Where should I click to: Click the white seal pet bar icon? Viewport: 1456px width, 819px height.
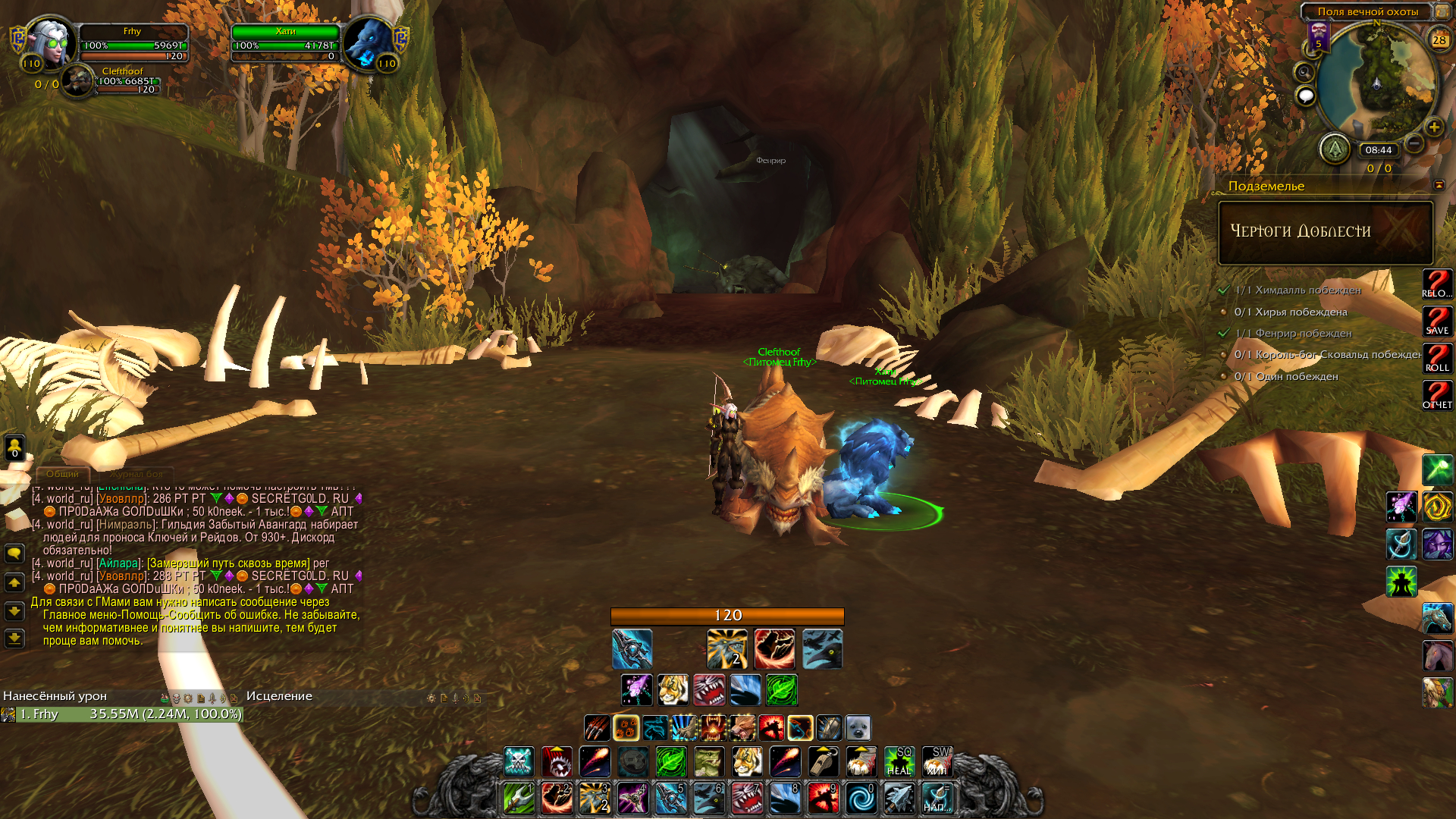858,728
